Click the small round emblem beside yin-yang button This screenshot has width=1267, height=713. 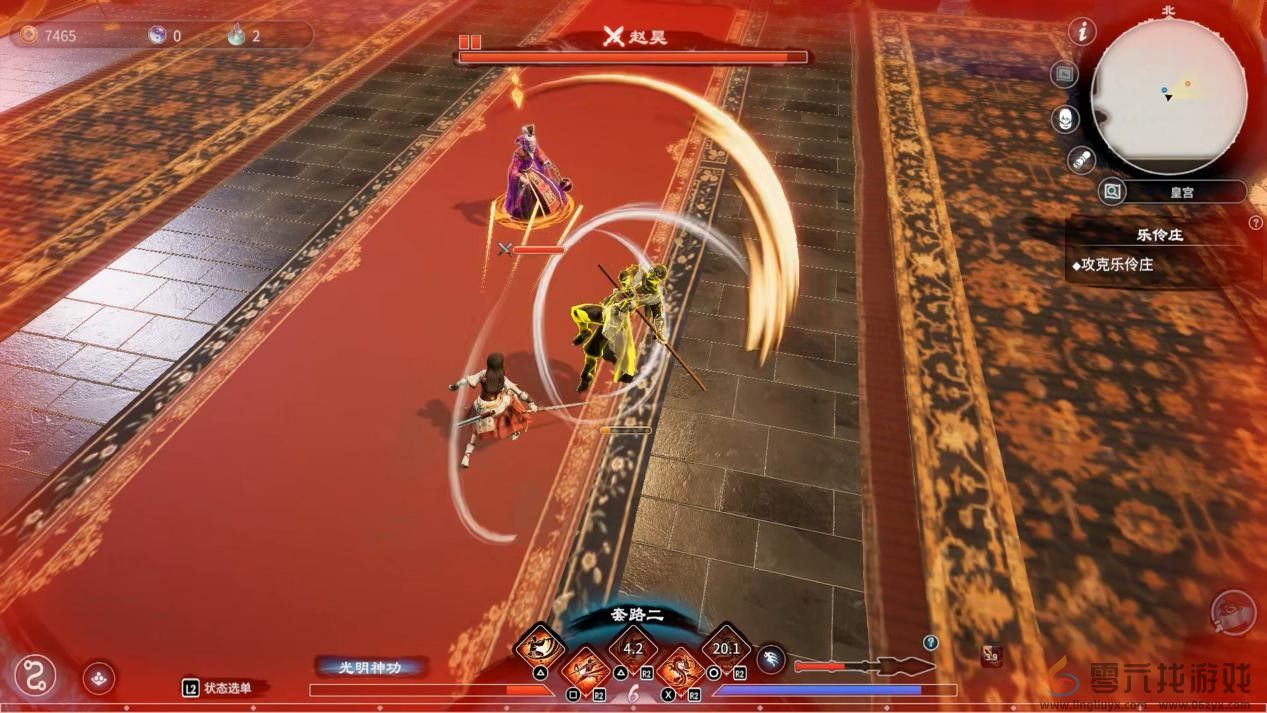[x=98, y=678]
